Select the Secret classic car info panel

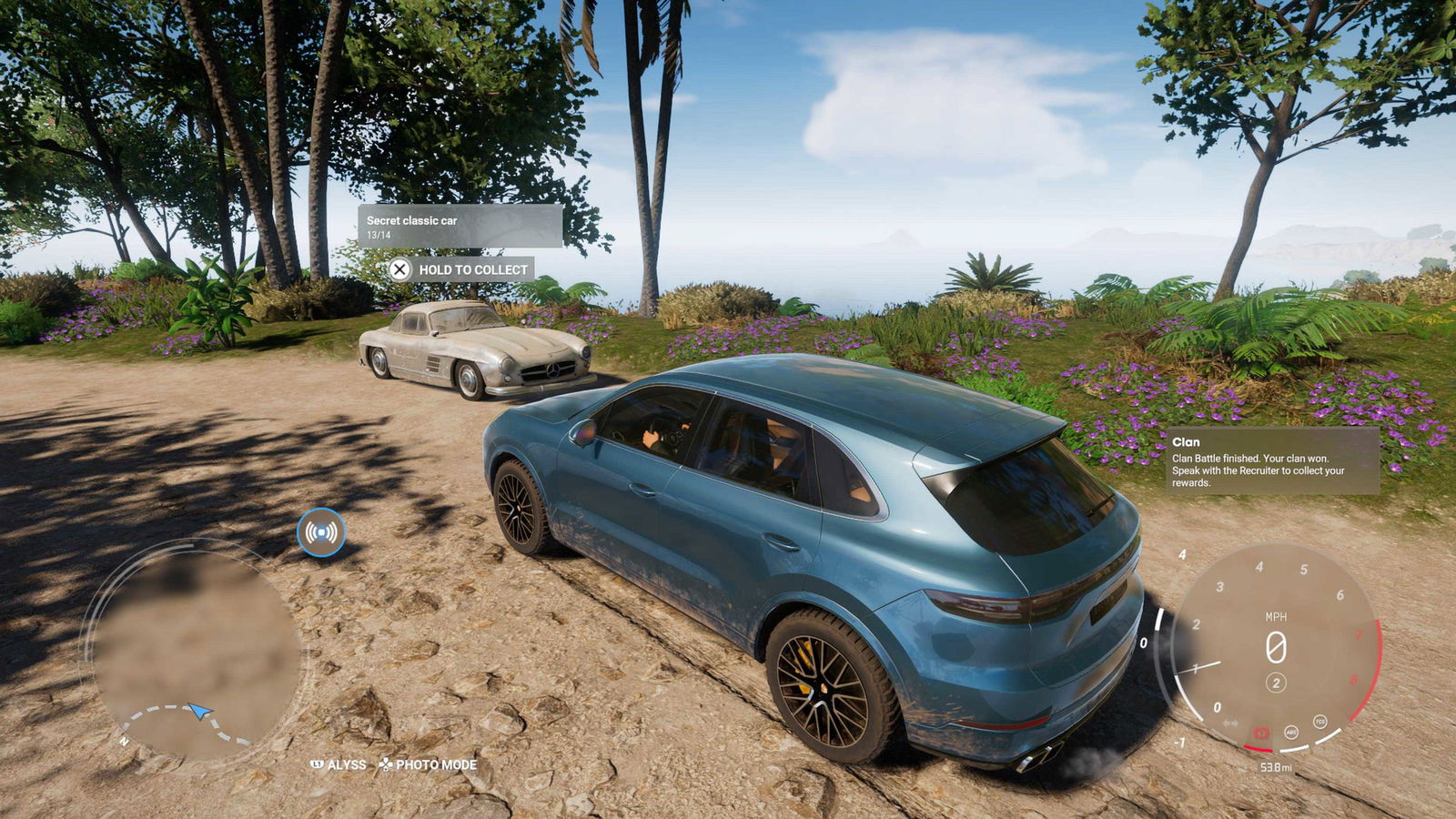[460, 227]
